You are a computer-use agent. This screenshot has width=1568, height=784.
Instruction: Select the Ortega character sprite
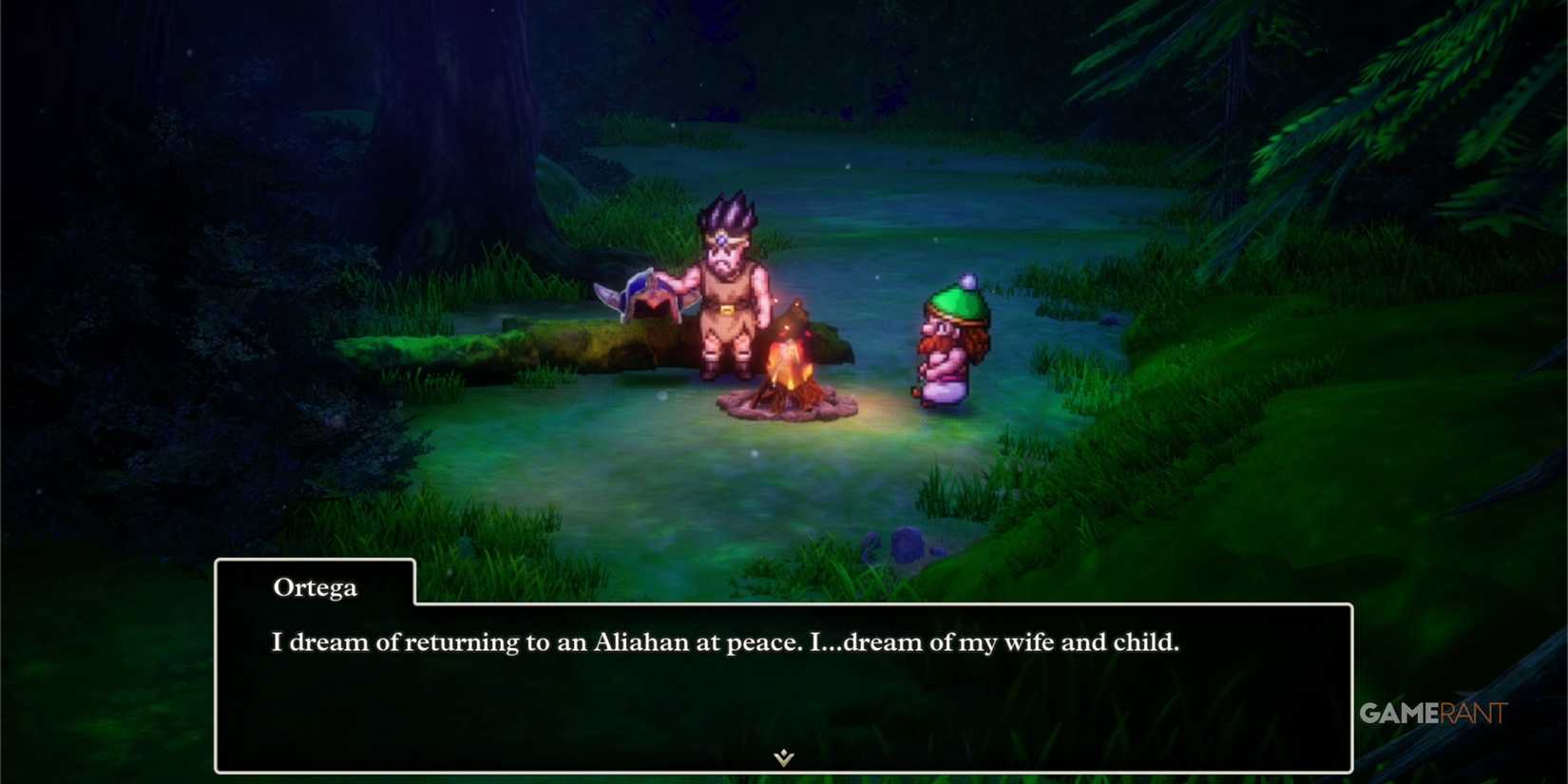point(725,285)
